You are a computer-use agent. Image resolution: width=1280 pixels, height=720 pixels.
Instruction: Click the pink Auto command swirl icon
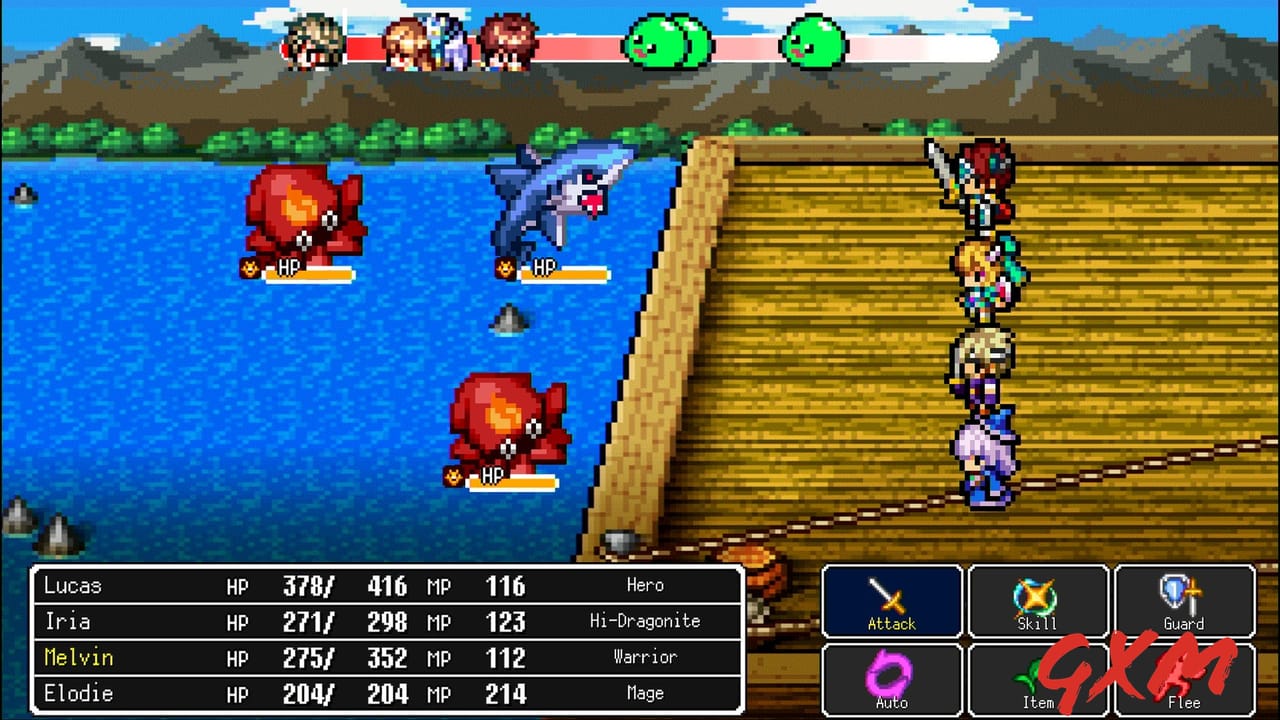[891, 672]
